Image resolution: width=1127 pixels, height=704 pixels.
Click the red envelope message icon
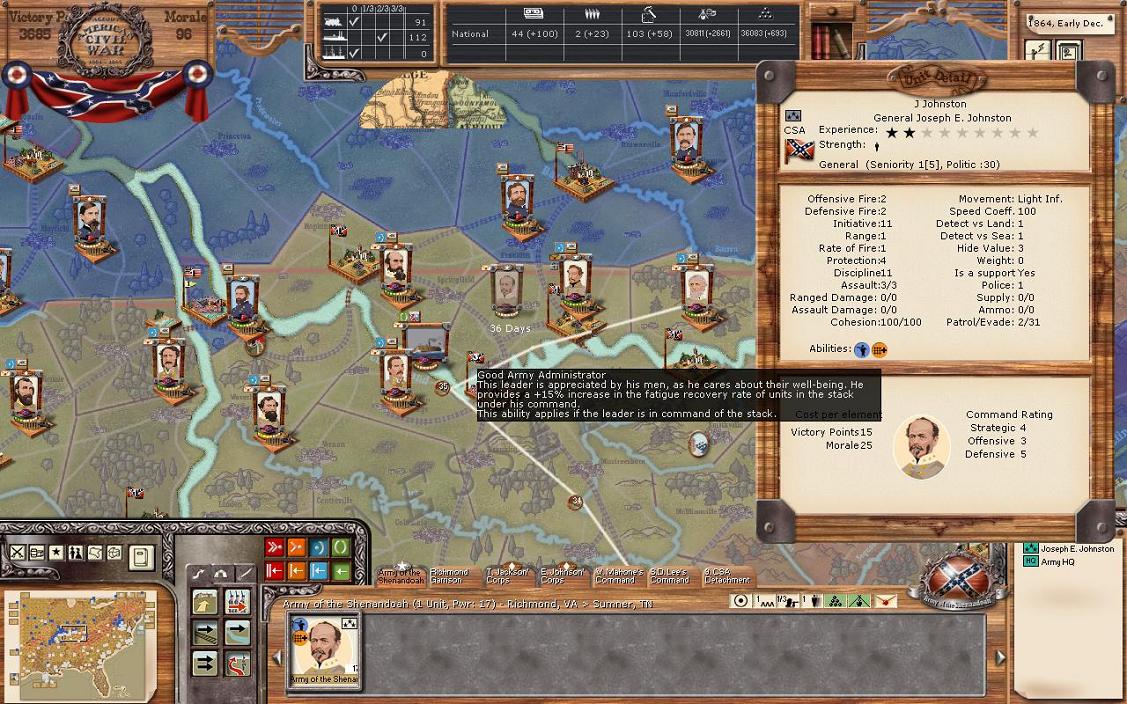pyautogui.click(x=885, y=601)
